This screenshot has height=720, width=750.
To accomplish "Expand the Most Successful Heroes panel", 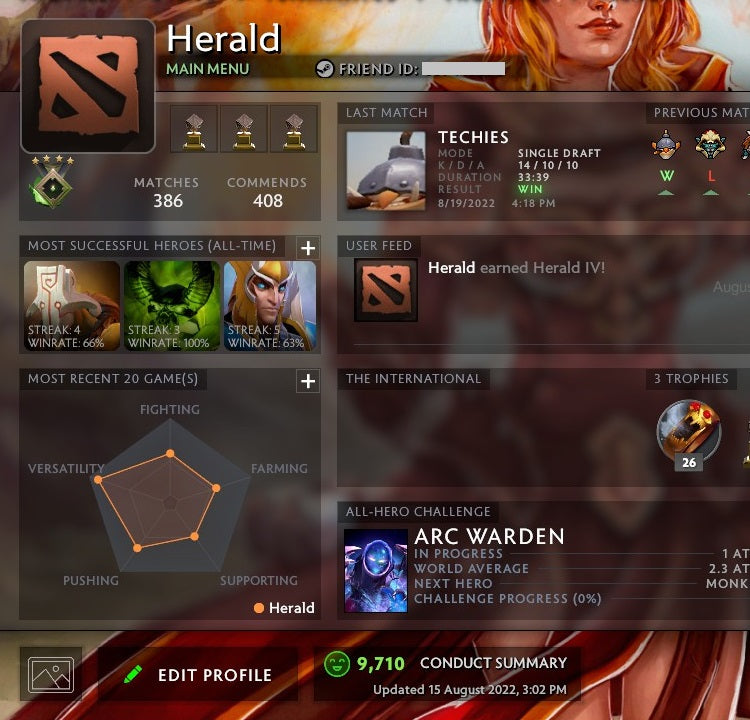I will pos(307,248).
